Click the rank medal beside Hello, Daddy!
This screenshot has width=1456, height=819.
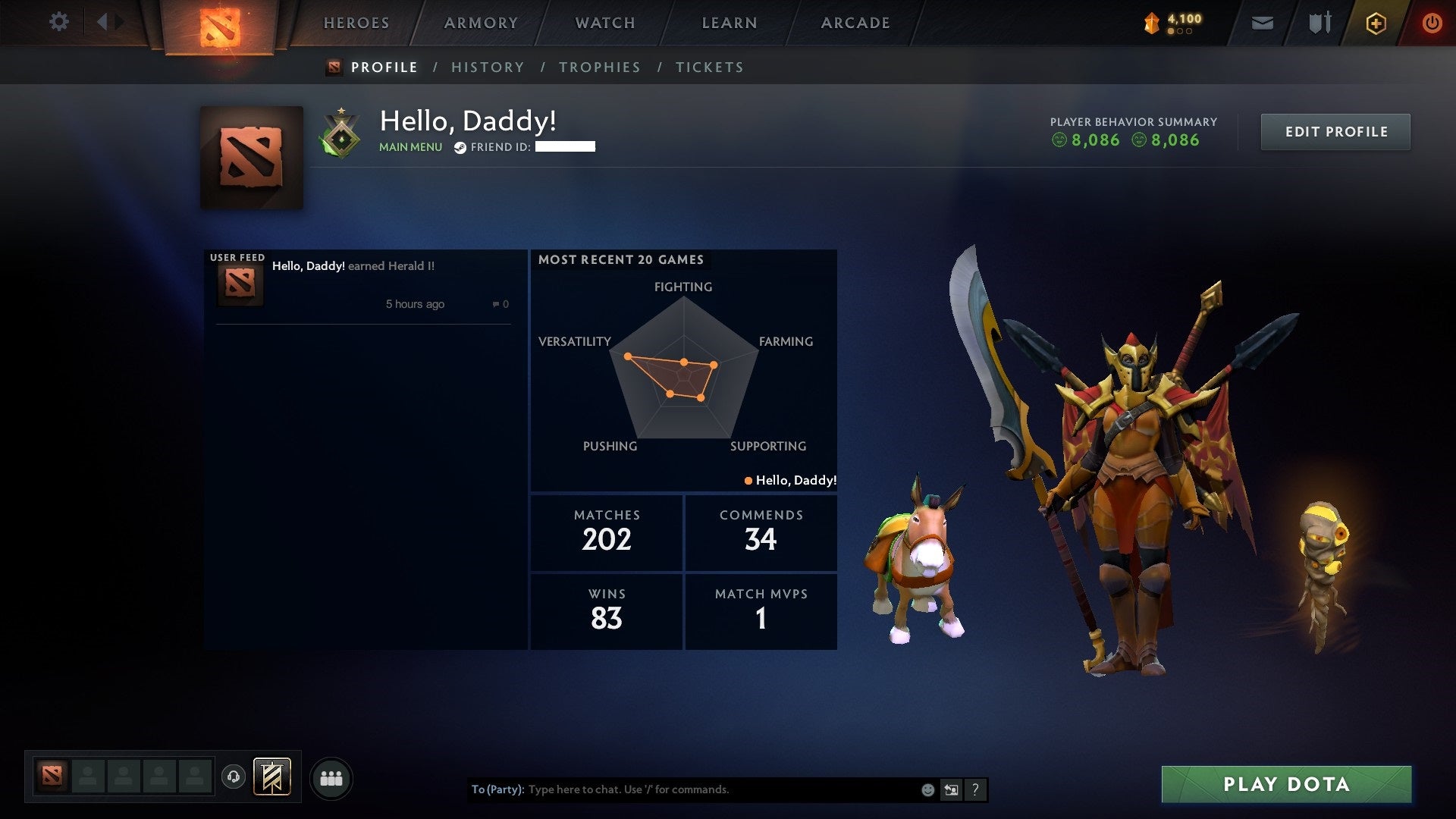click(342, 133)
